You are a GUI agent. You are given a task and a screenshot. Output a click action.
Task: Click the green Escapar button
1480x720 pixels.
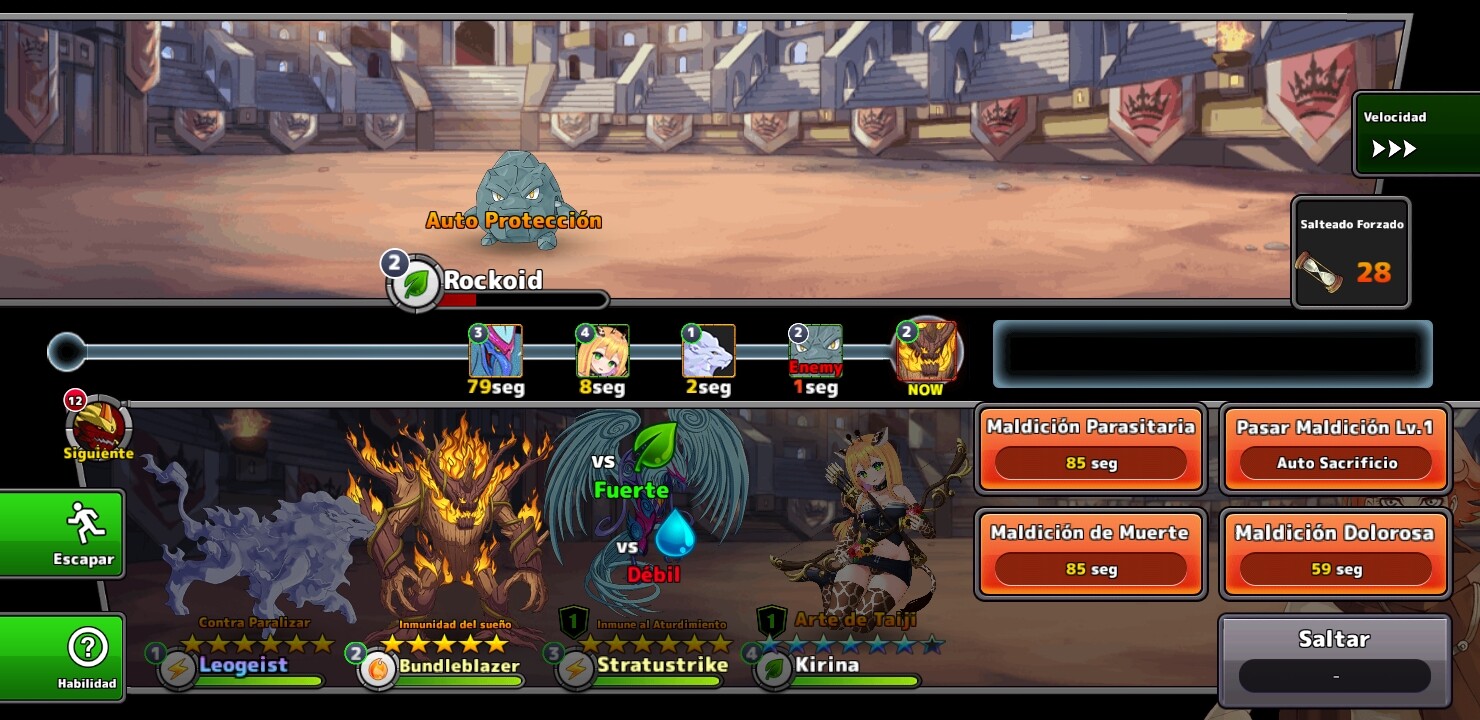[x=62, y=533]
